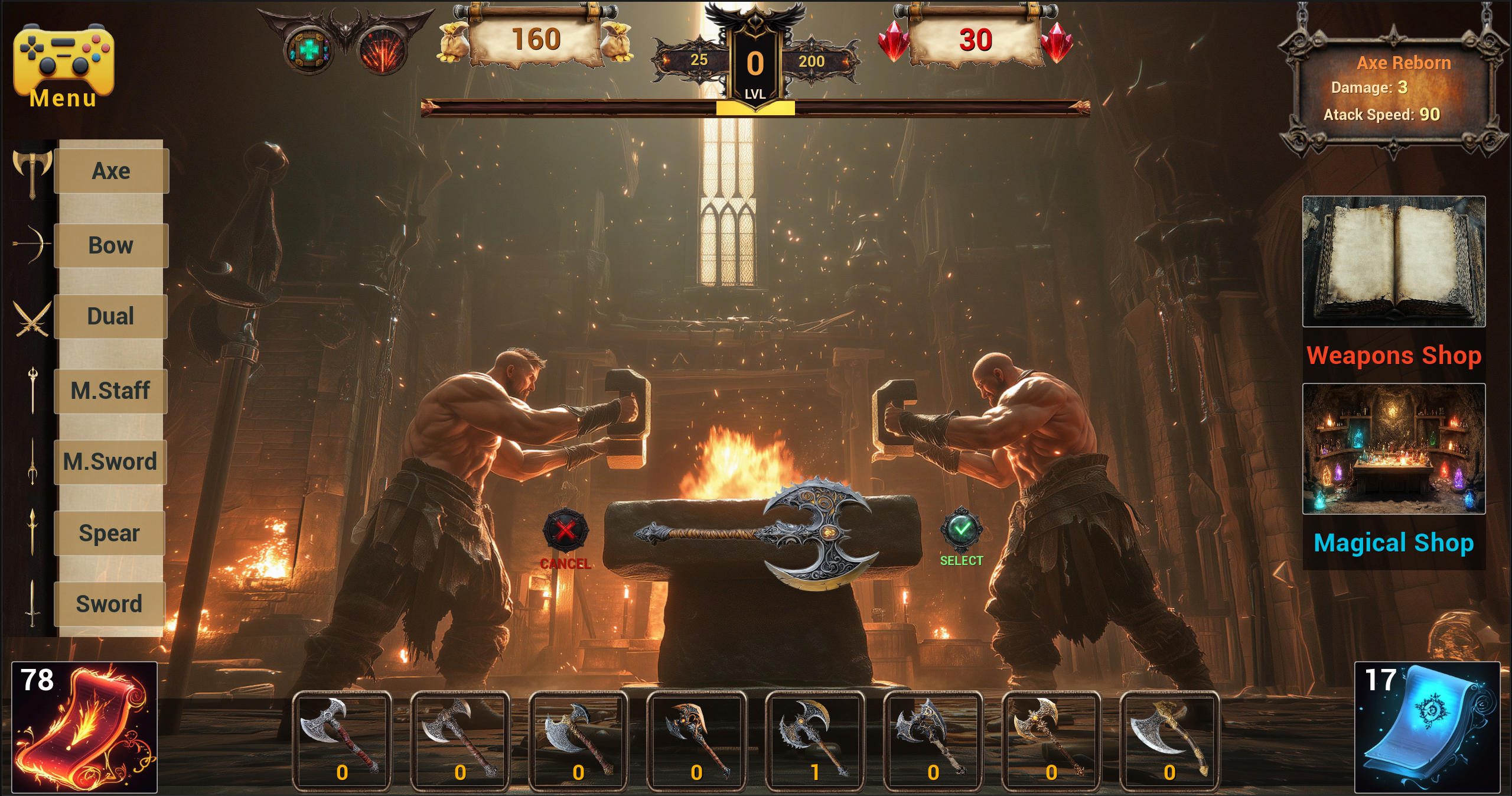Click the blue rune scroll

(1427, 727)
